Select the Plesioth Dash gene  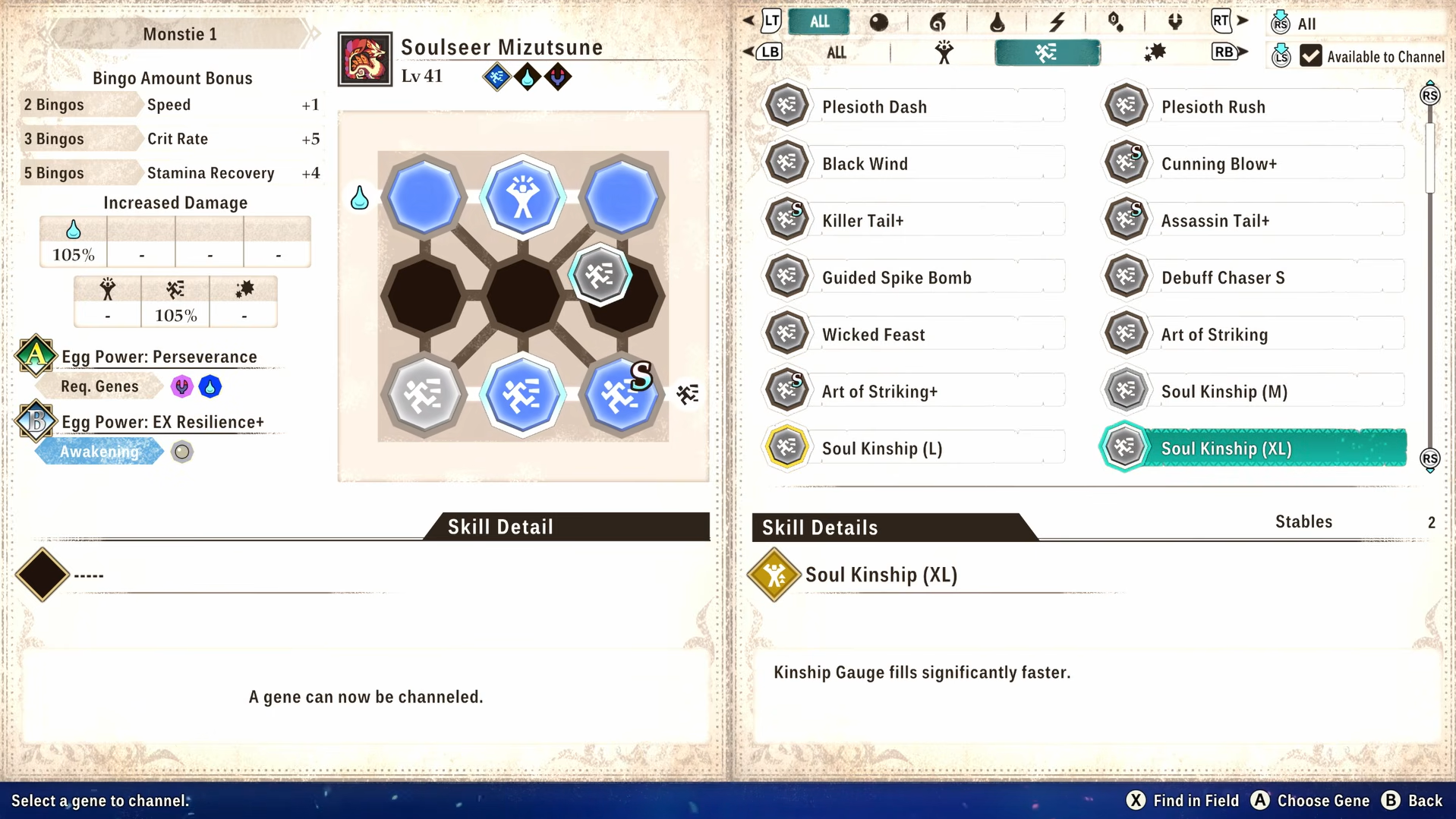tap(915, 107)
